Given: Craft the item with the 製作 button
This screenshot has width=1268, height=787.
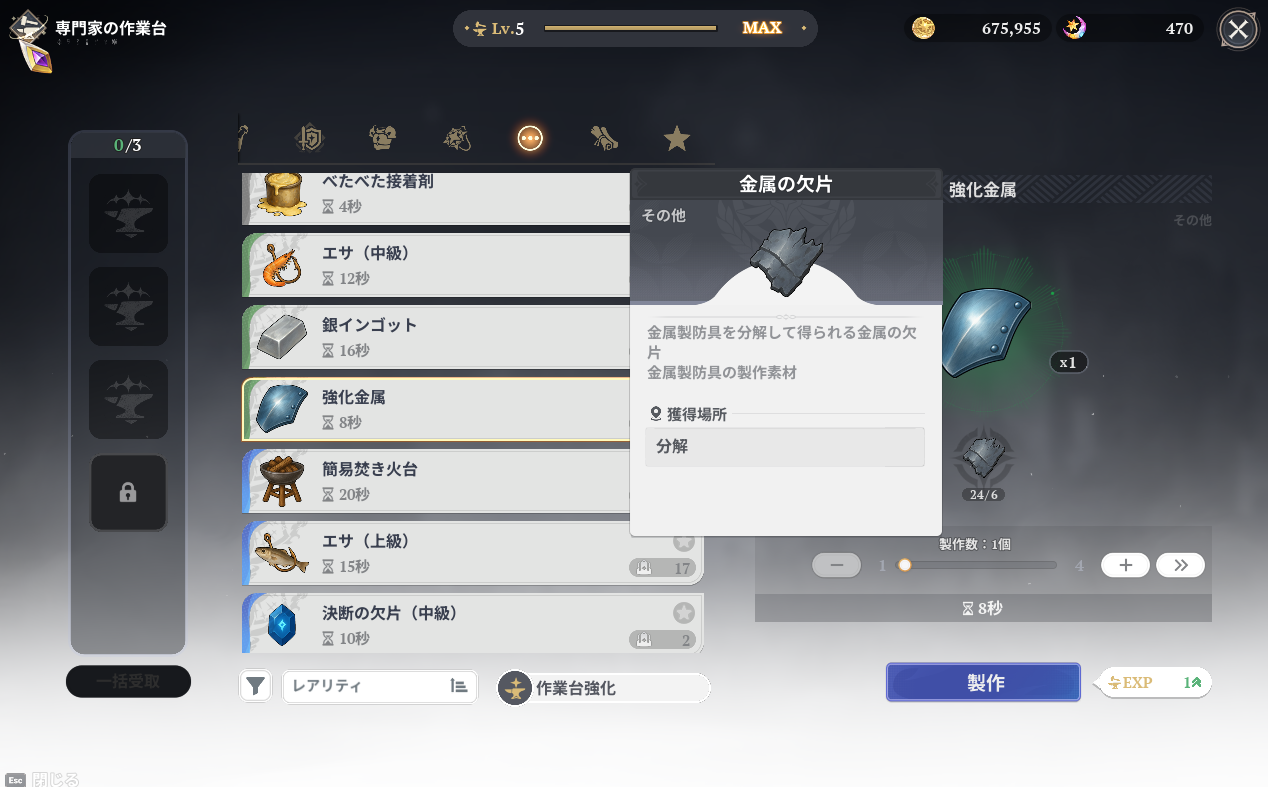Looking at the screenshot, I should click(x=983, y=683).
